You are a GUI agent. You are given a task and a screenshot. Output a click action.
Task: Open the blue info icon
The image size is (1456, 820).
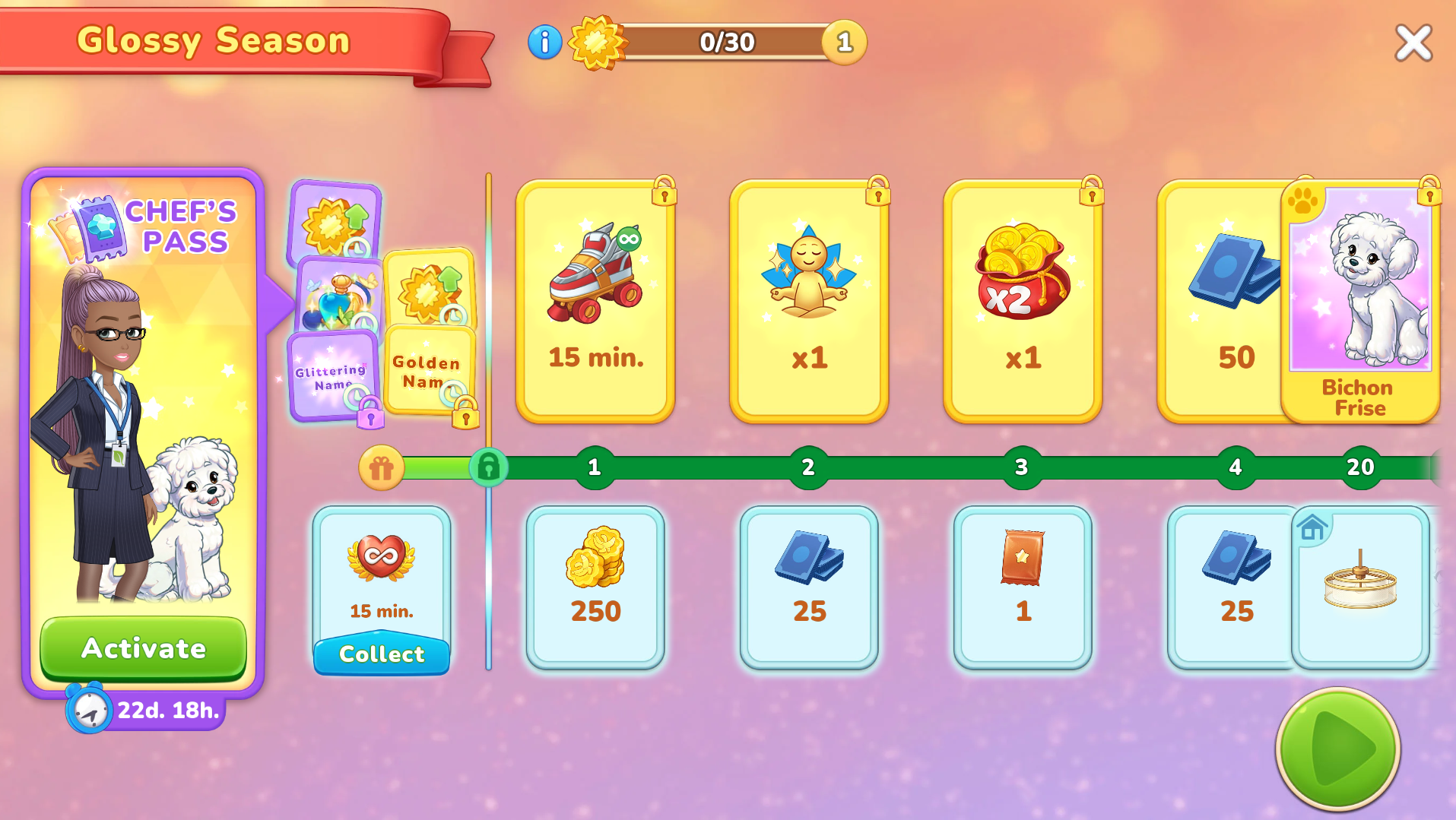click(544, 42)
